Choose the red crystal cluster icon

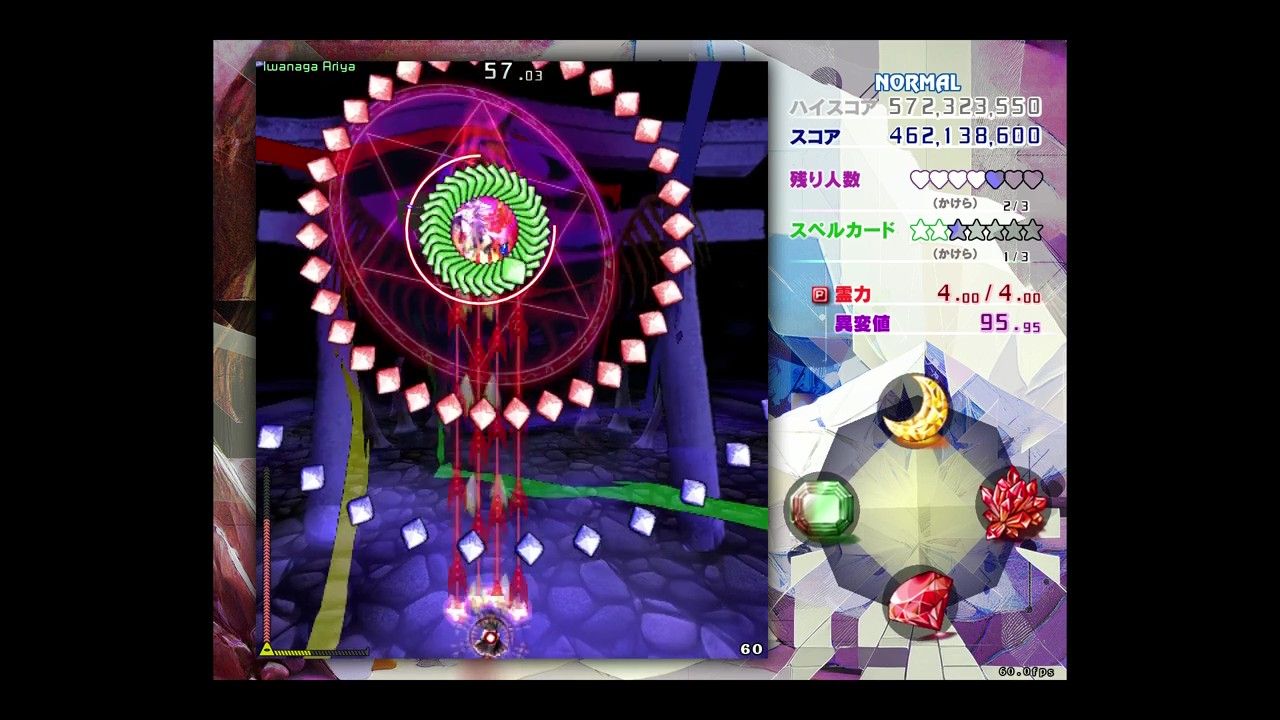click(1013, 503)
